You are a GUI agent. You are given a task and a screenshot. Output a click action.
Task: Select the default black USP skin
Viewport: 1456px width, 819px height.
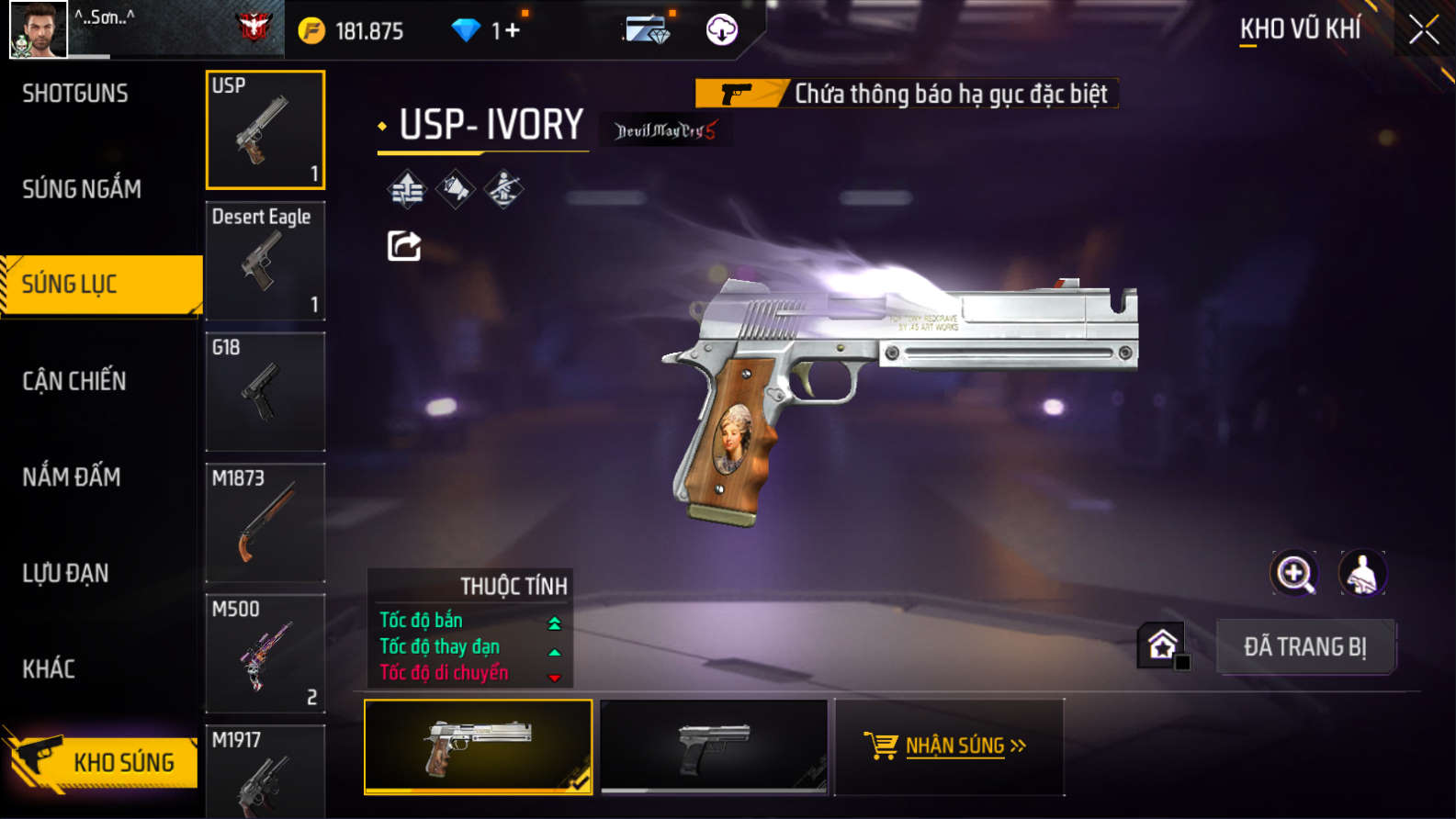714,746
